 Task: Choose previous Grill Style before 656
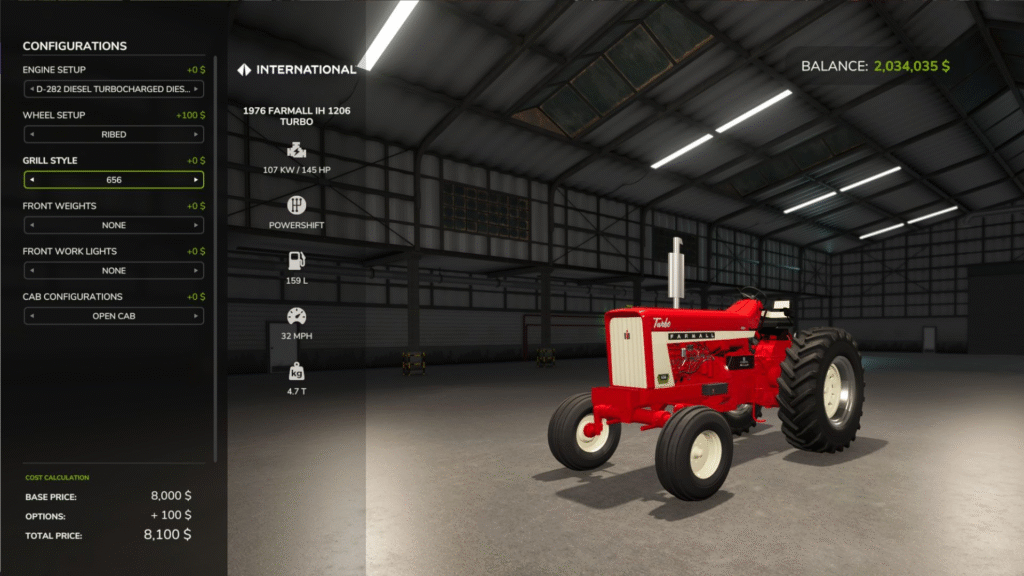pyautogui.click(x=31, y=180)
